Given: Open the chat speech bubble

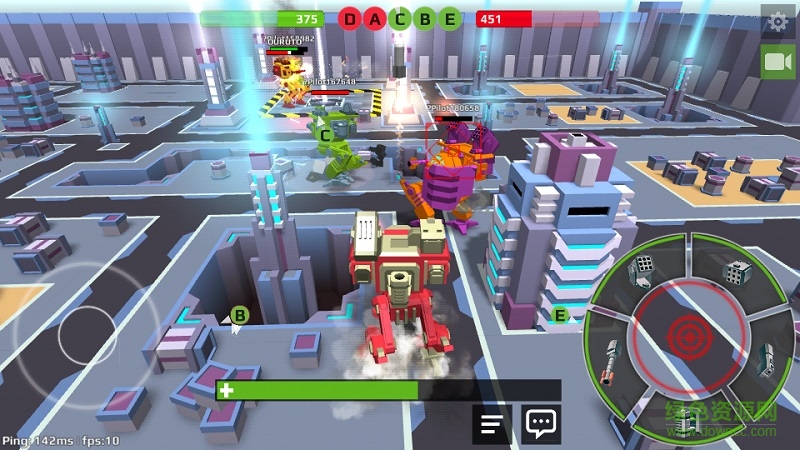Looking at the screenshot, I should 541,424.
